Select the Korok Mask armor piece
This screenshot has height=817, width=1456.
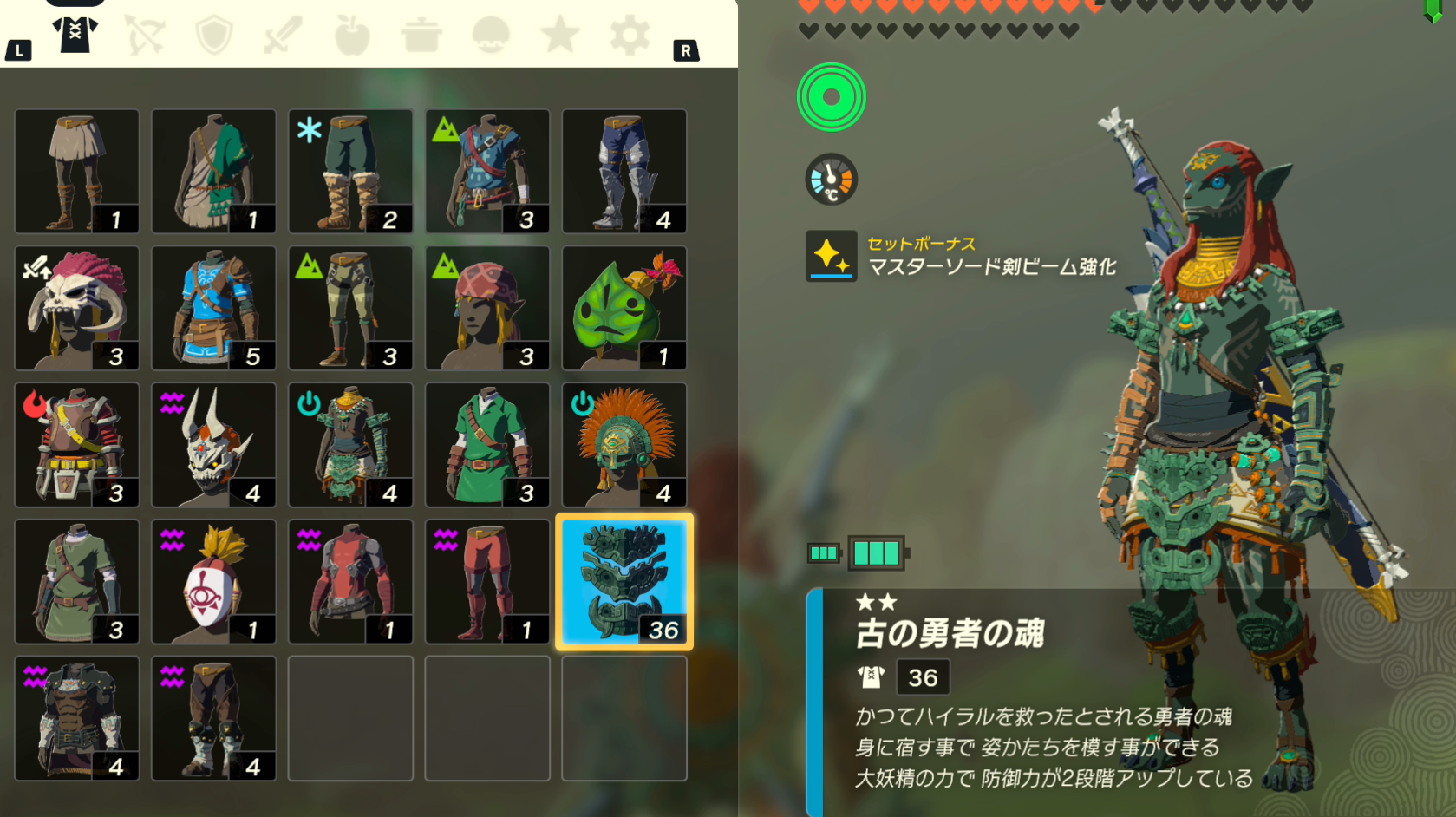tap(624, 308)
